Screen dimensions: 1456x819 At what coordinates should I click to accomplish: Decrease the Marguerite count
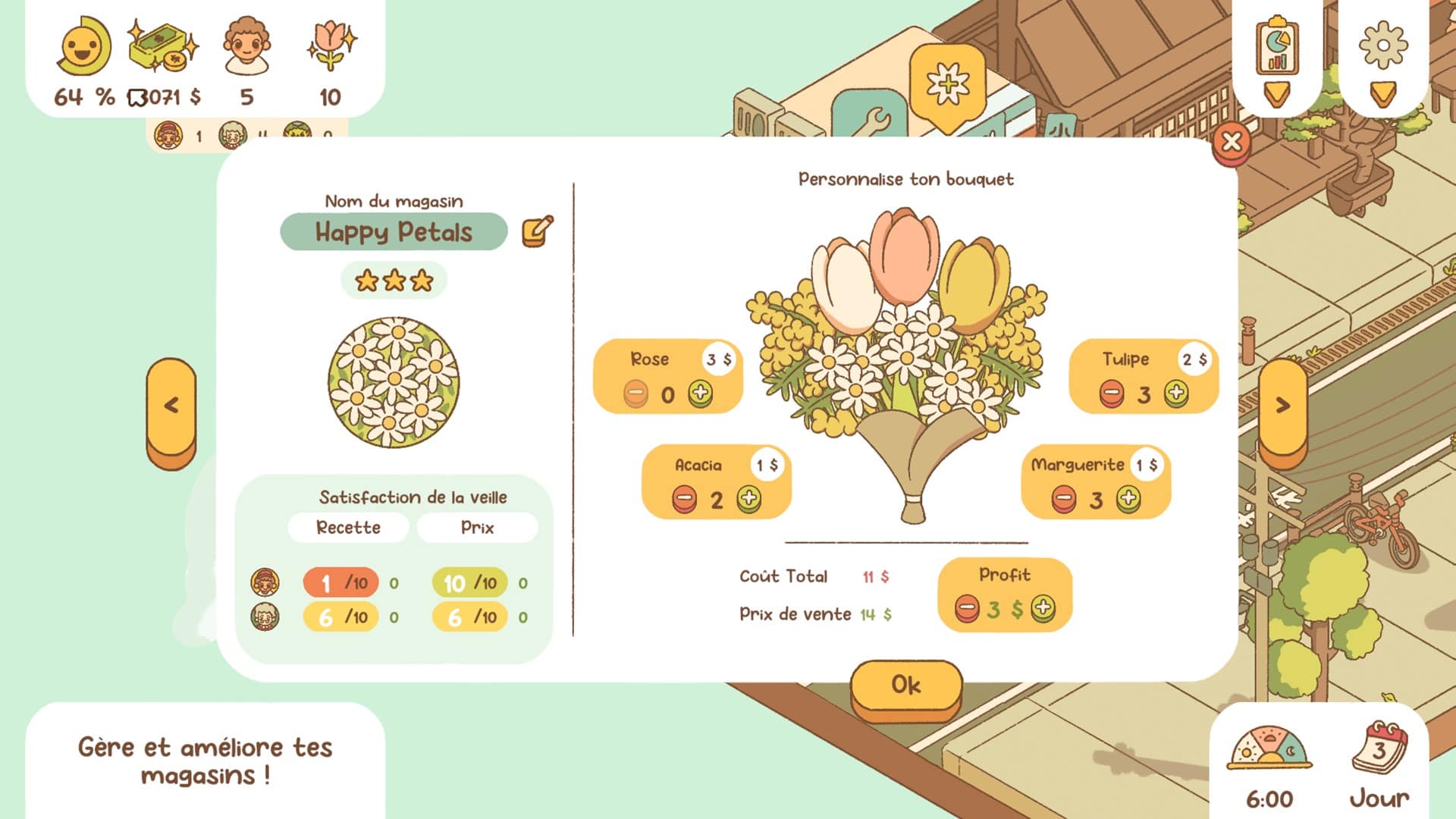(x=1063, y=499)
